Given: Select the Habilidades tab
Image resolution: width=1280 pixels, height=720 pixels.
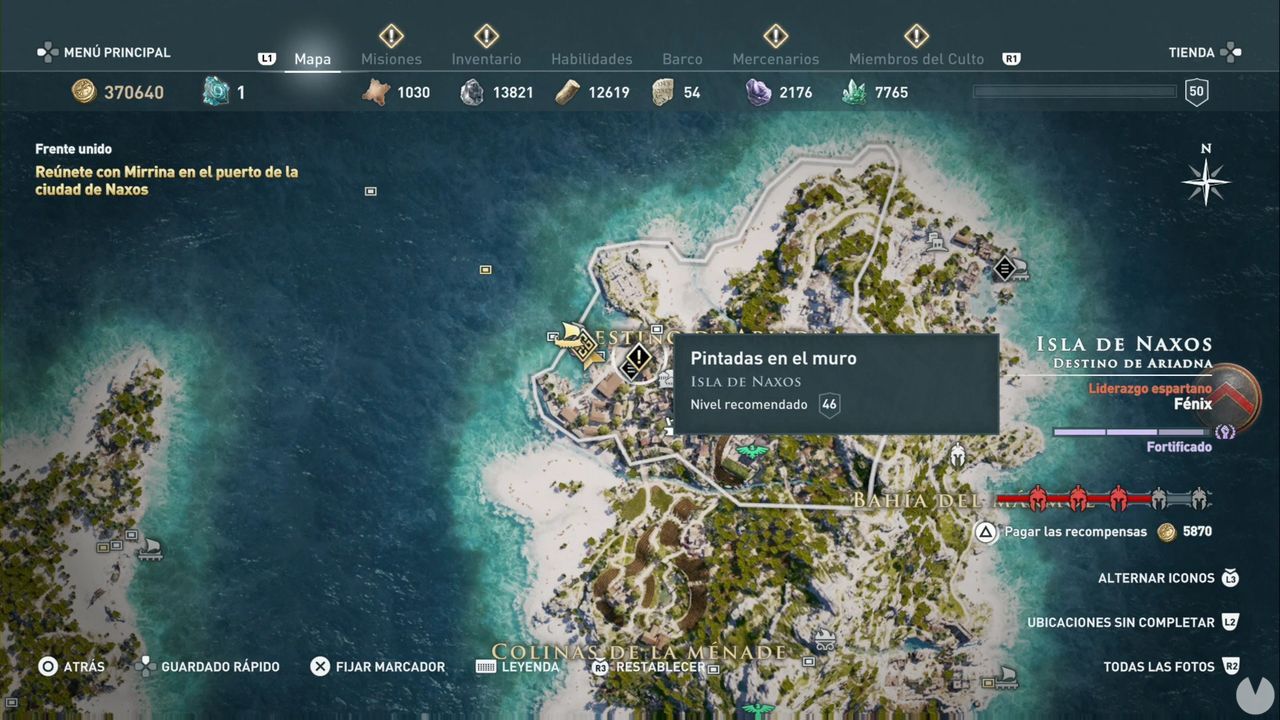Looking at the screenshot, I should coord(591,59).
